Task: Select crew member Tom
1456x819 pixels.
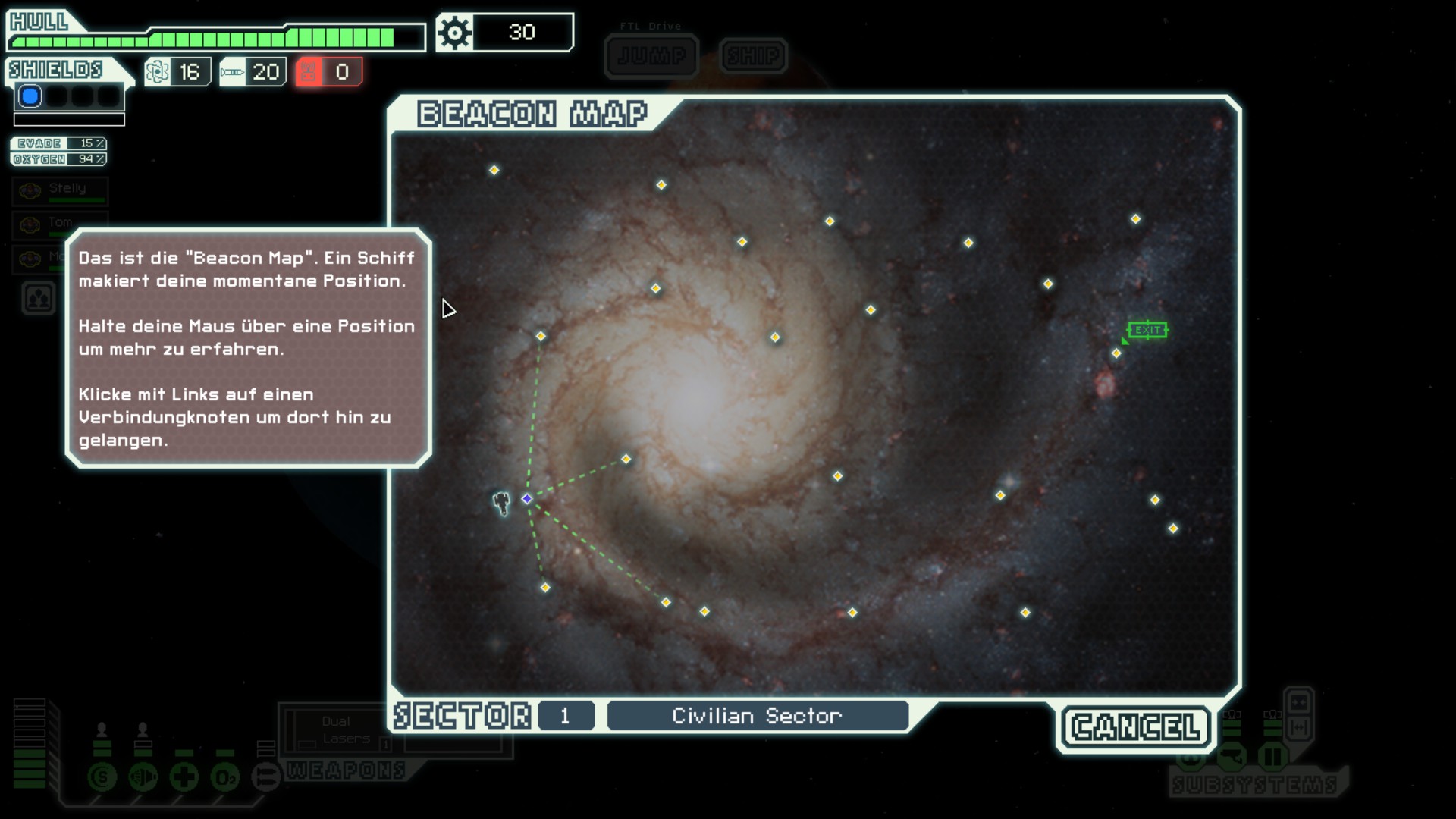Action: tap(60, 224)
